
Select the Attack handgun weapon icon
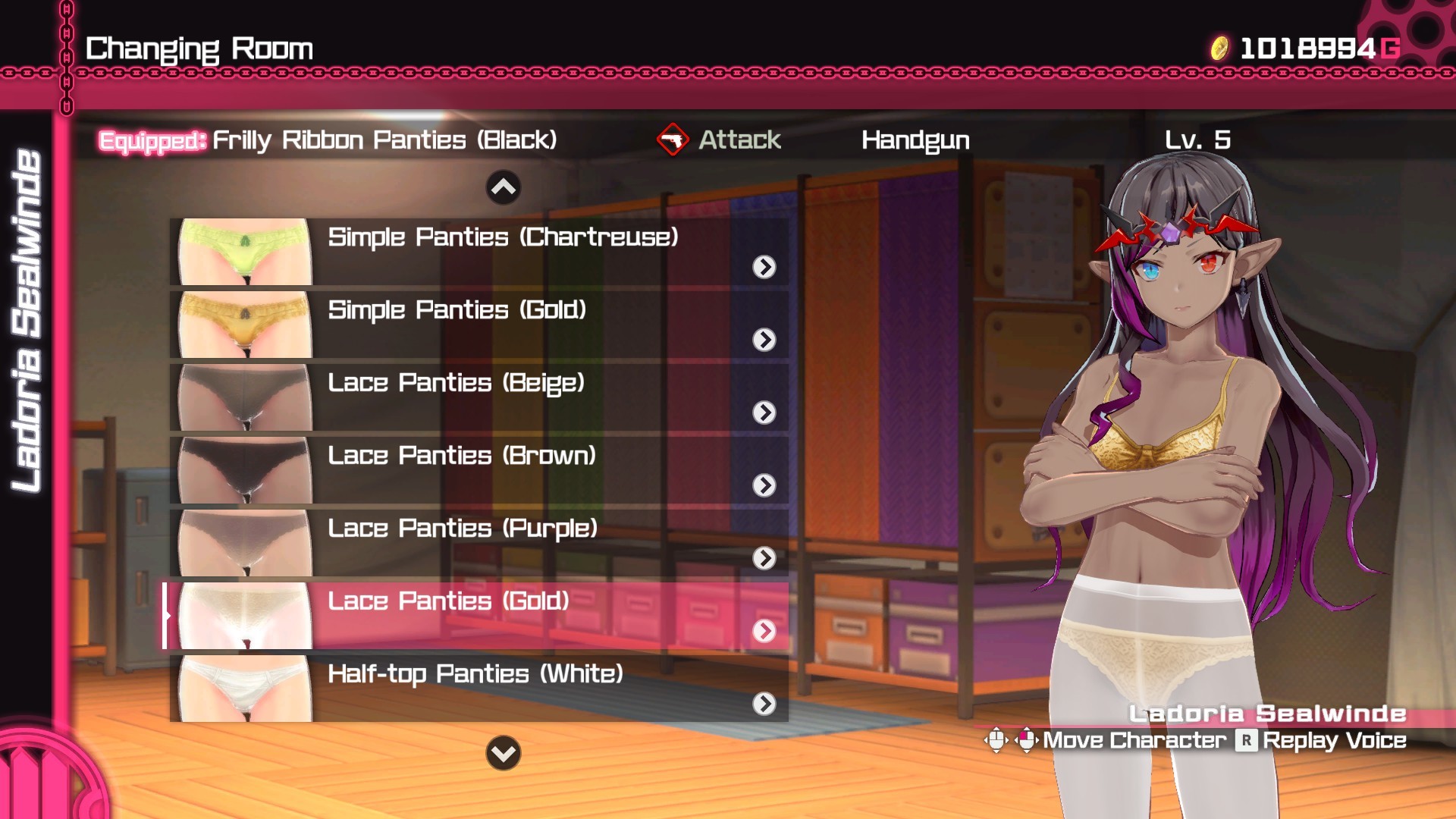point(673,140)
